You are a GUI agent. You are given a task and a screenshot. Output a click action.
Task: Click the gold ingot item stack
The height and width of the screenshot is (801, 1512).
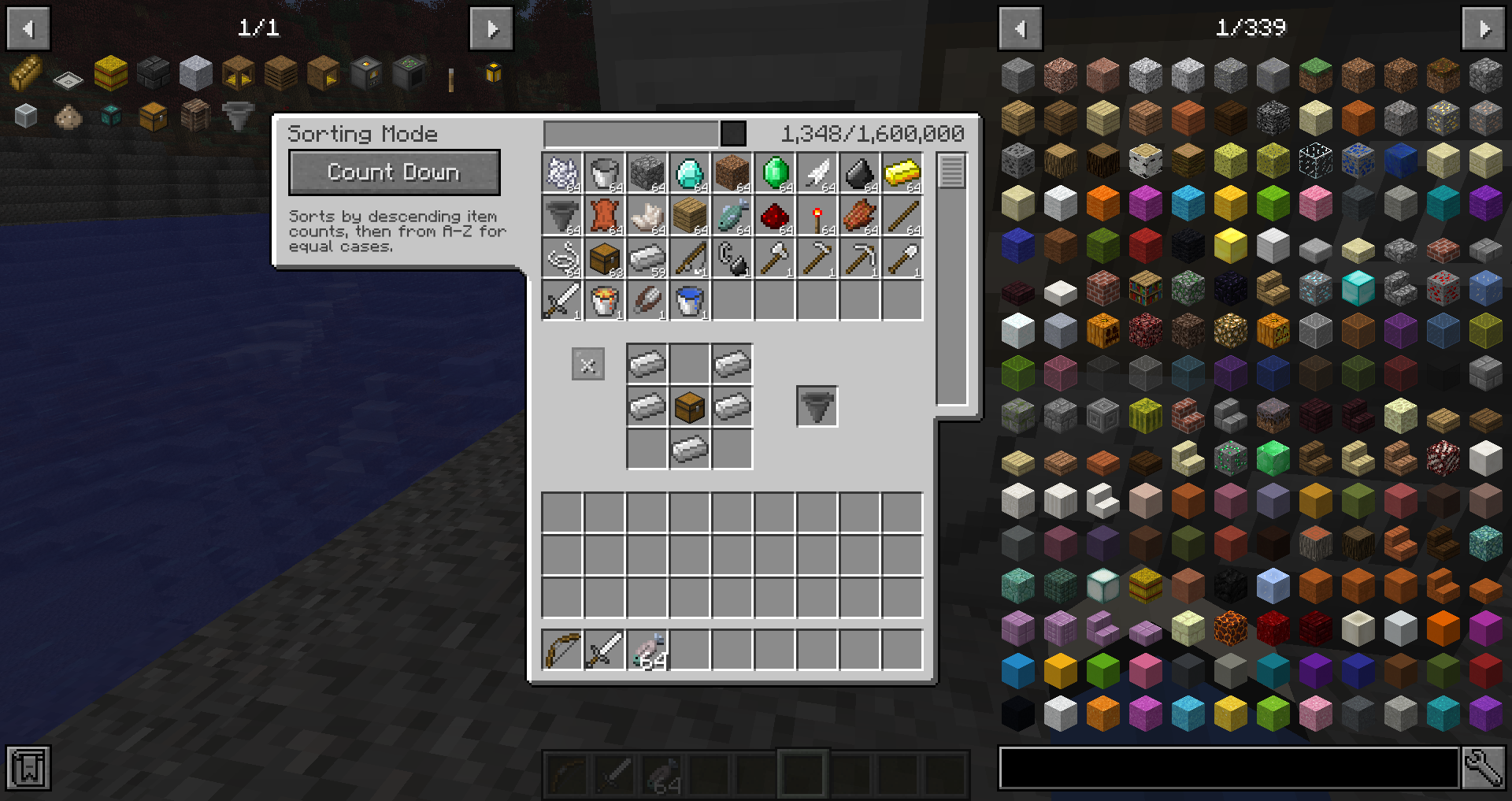[x=902, y=172]
